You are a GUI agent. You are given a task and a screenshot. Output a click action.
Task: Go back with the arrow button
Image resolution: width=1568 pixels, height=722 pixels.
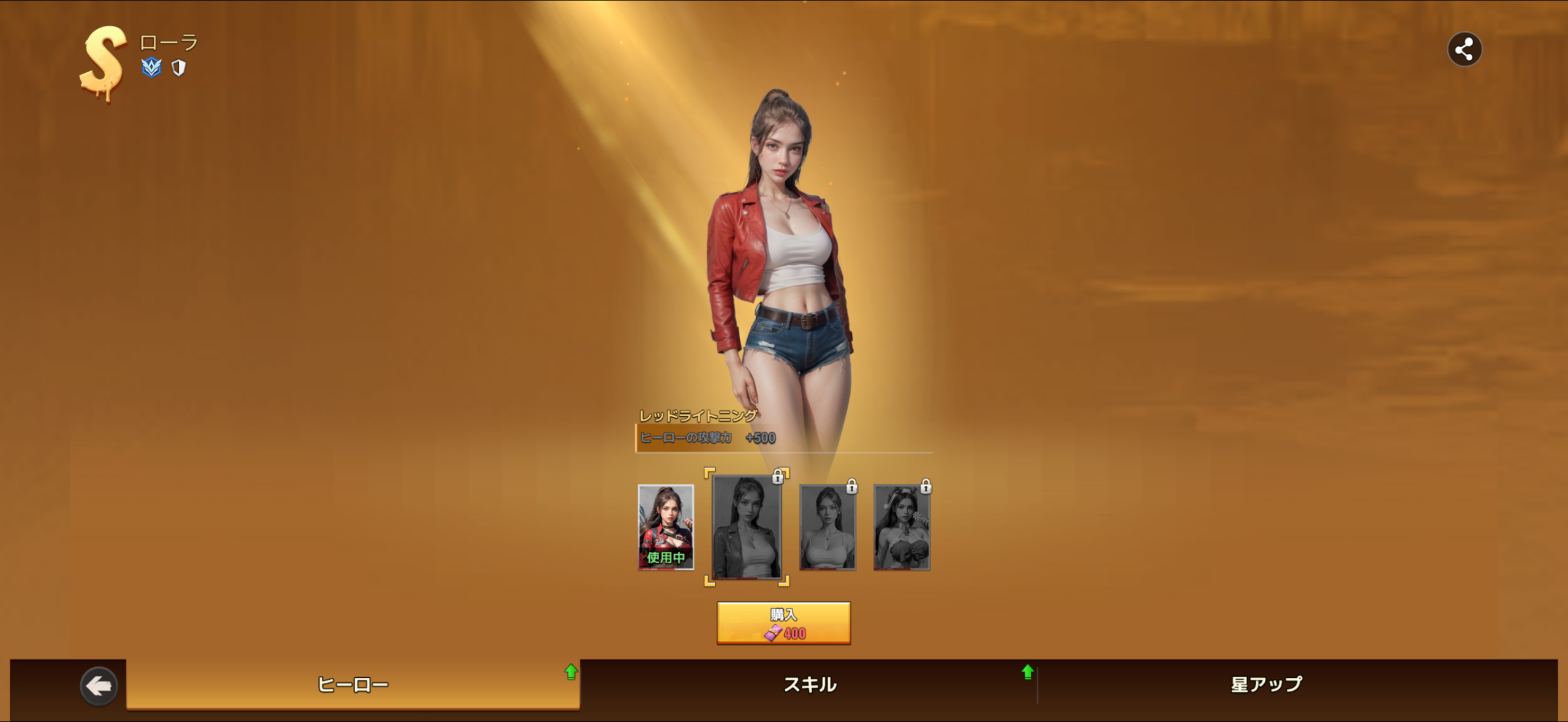99,686
